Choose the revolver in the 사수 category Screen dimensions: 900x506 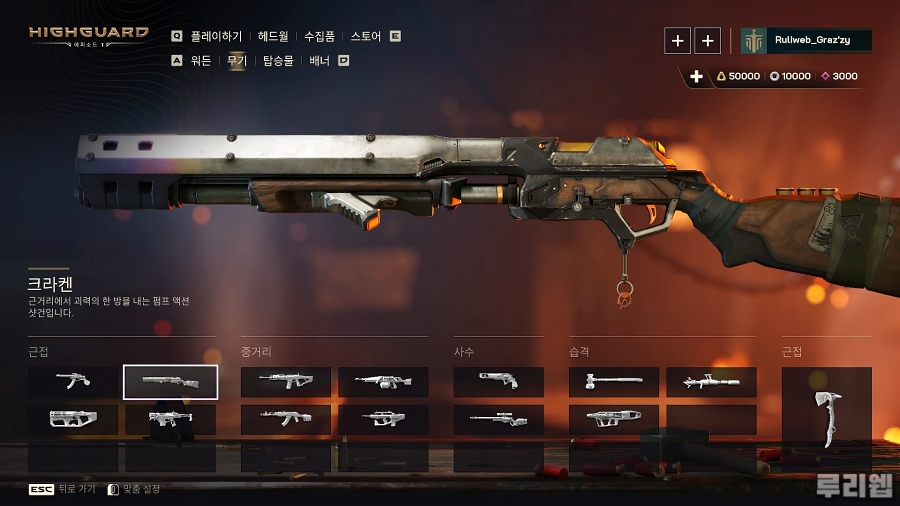[x=499, y=382]
